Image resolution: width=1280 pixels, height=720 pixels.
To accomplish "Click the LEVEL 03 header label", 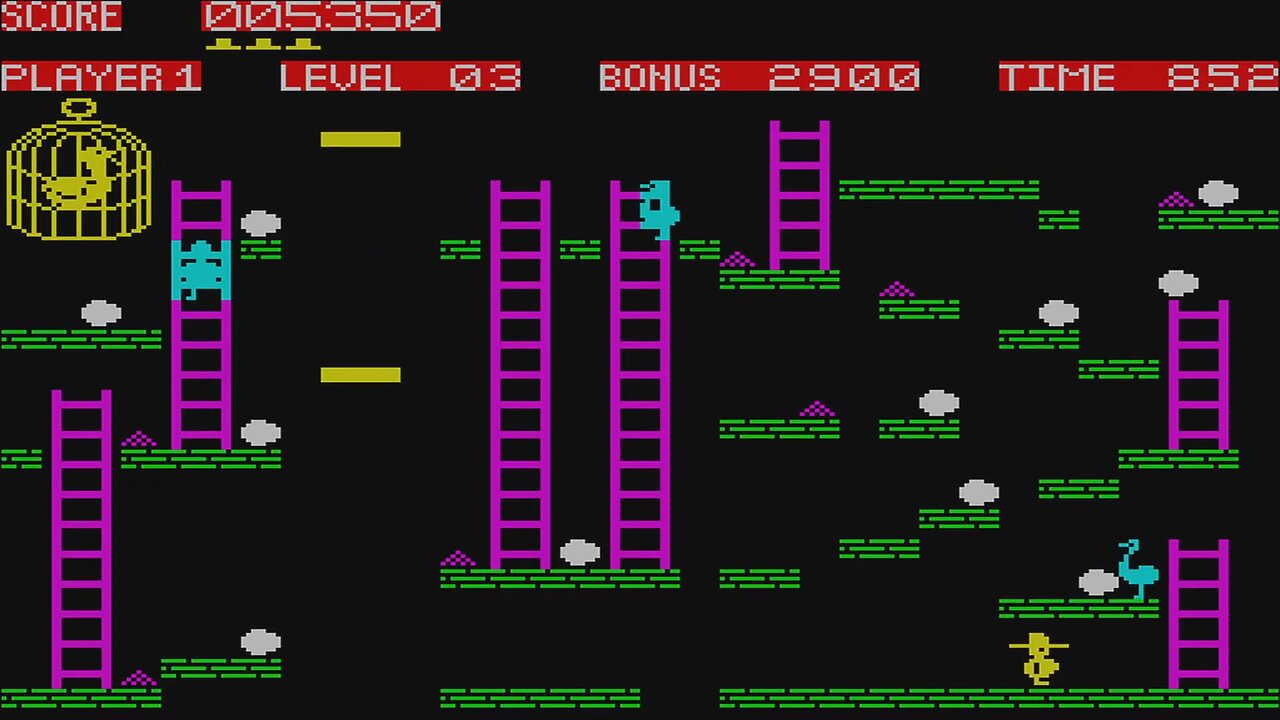I will tap(400, 77).
